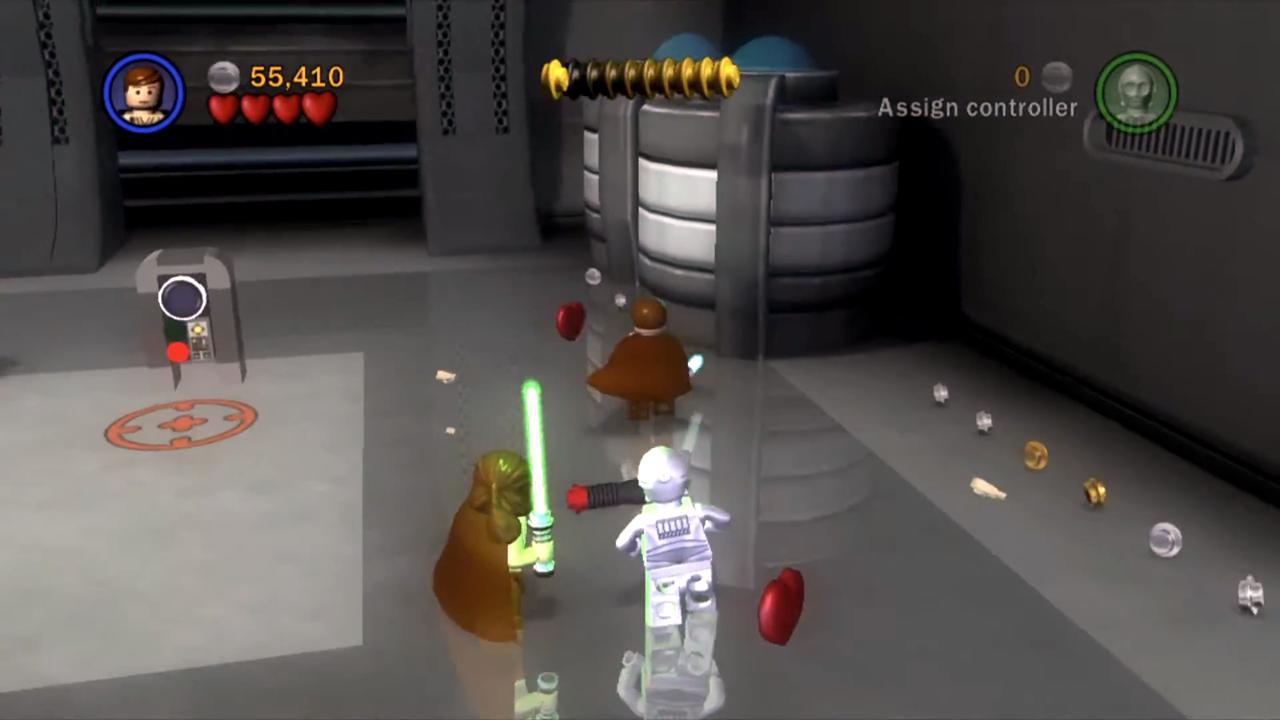1280x720 pixels.
Task: Select Obi-Wan's character portrait
Action: tap(144, 93)
